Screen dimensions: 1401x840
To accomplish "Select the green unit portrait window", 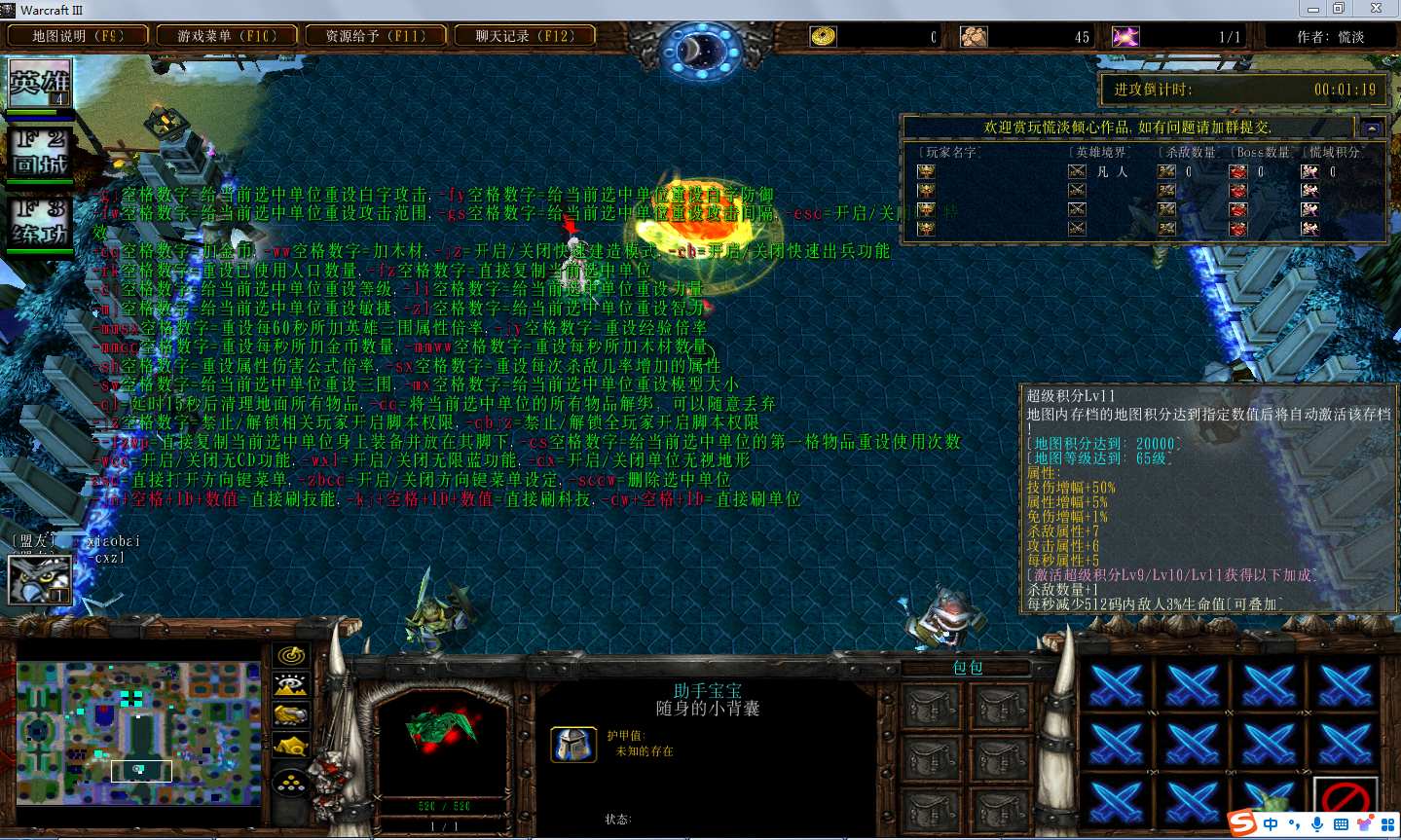I will point(443,742).
